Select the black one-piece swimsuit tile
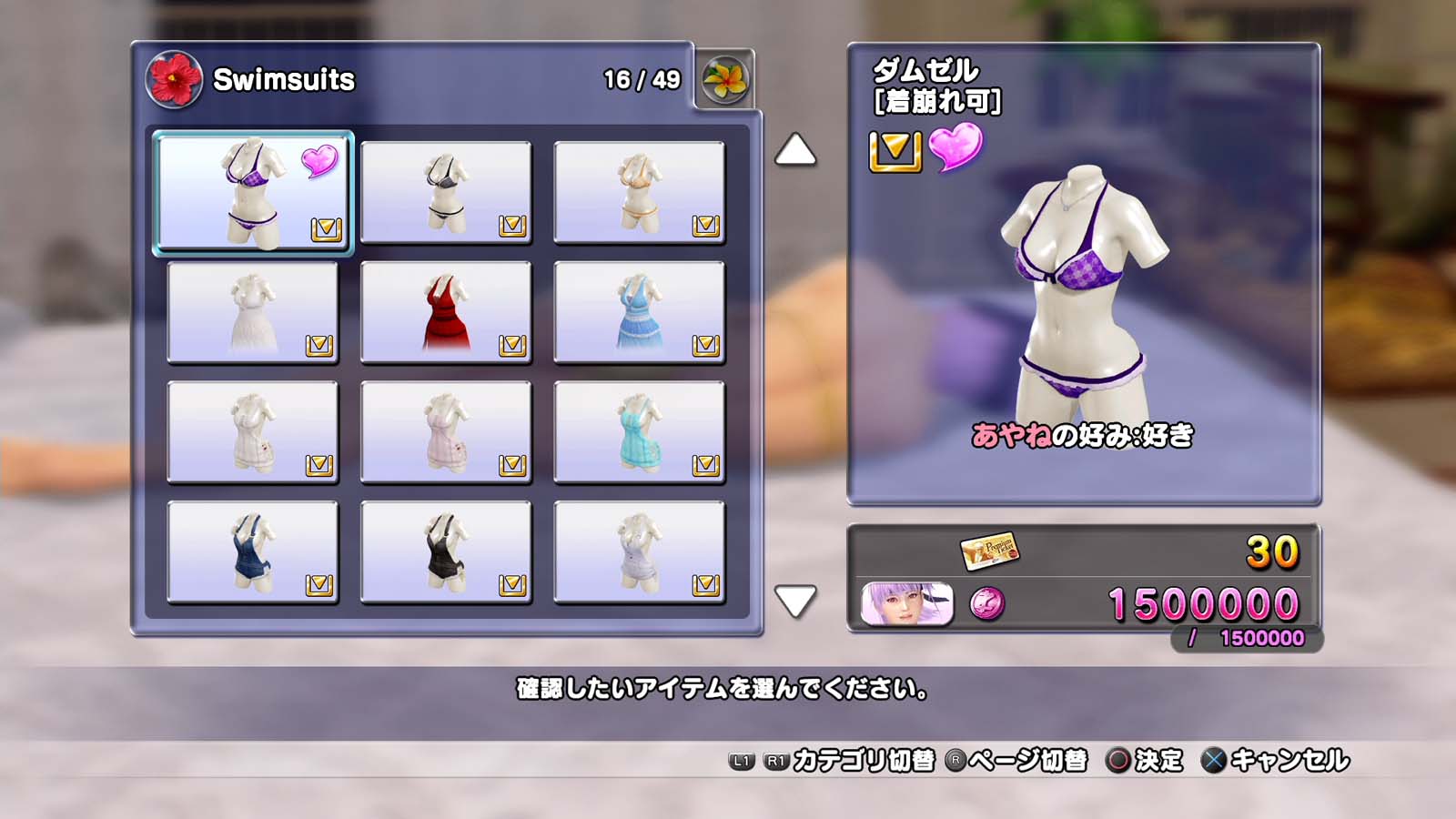Viewport: 1456px width, 819px height. (x=446, y=552)
